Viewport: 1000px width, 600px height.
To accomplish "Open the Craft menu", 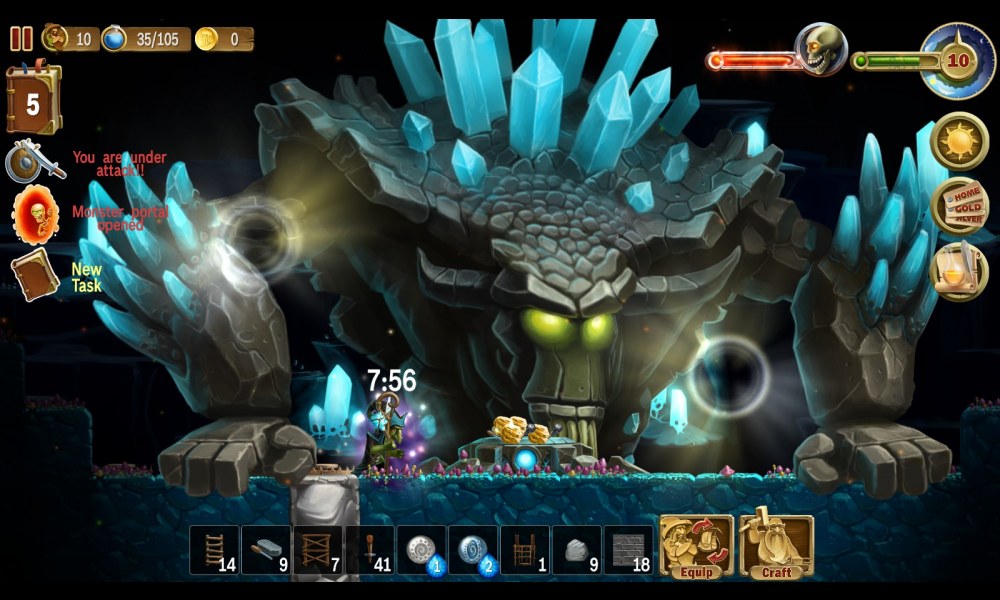I will click(x=776, y=547).
